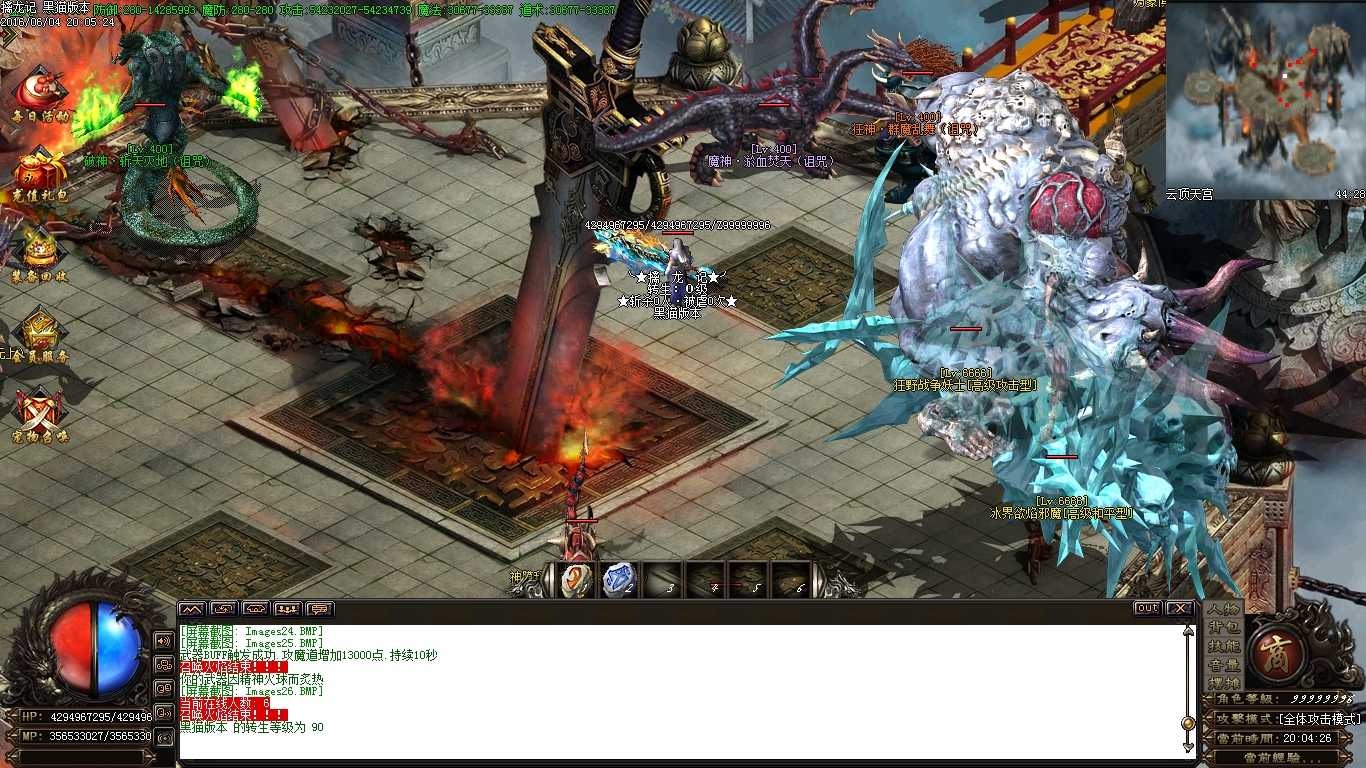Open the 背包 backpack menu
The height and width of the screenshot is (768, 1366).
1224,627
